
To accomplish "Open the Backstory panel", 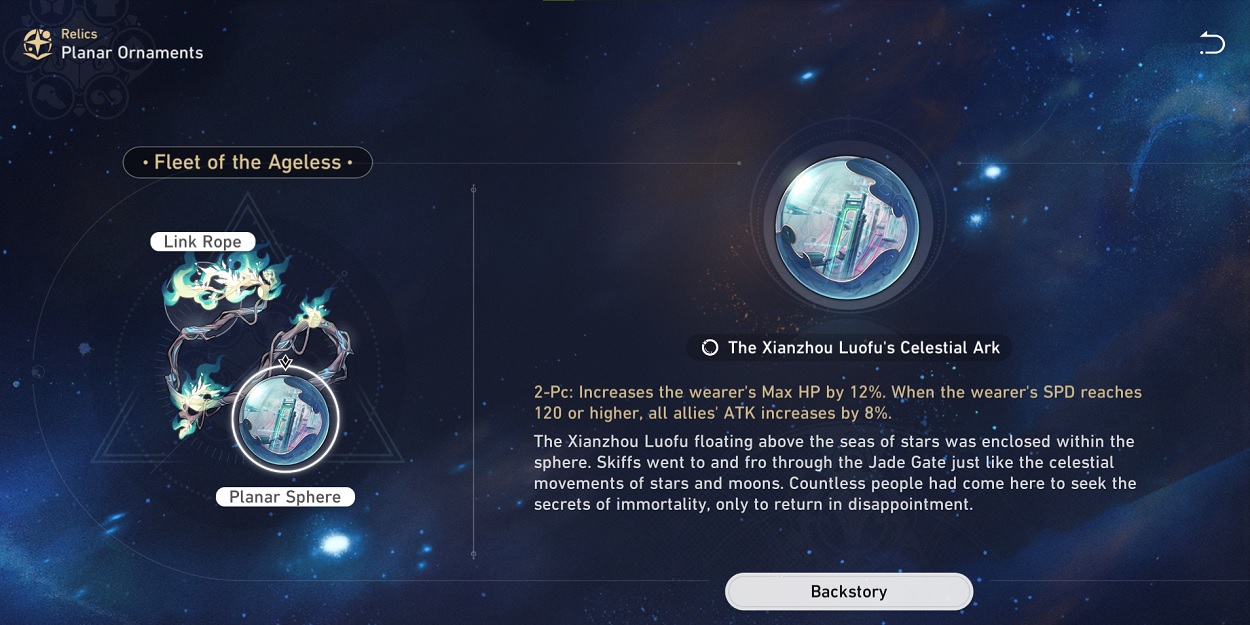I will 848,591.
